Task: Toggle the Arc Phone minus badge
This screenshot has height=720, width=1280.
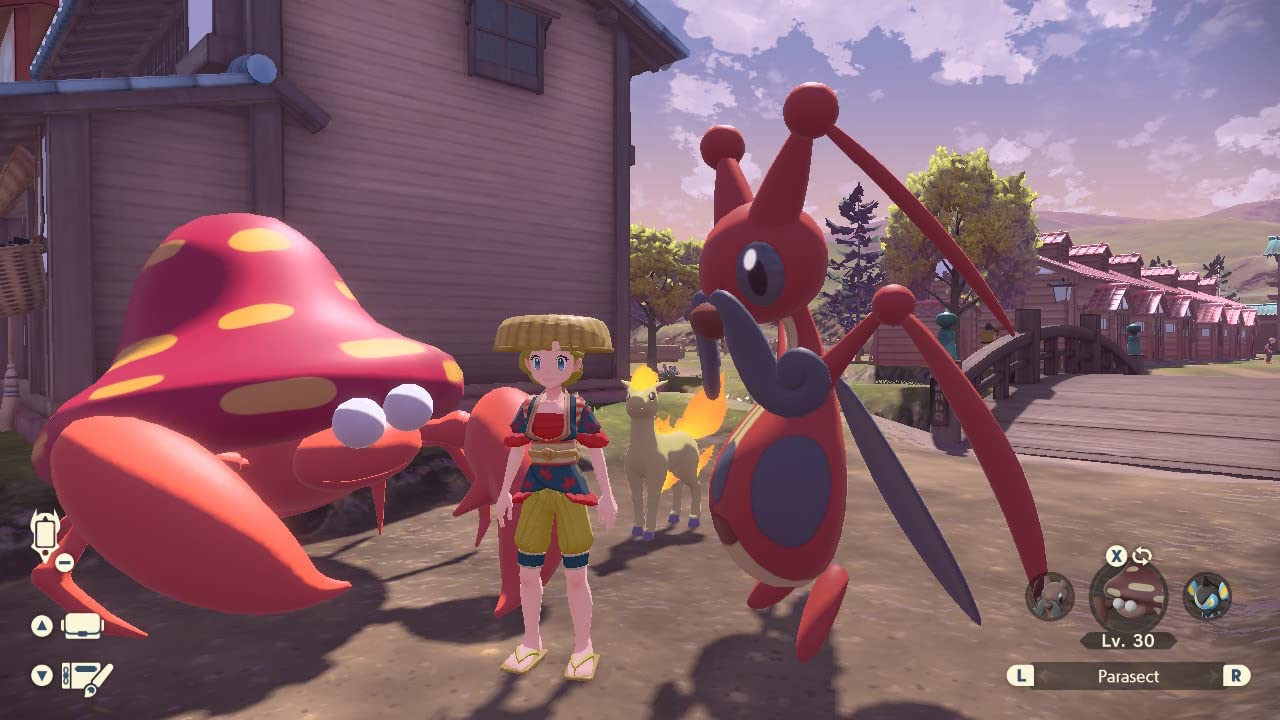Action: [63, 561]
